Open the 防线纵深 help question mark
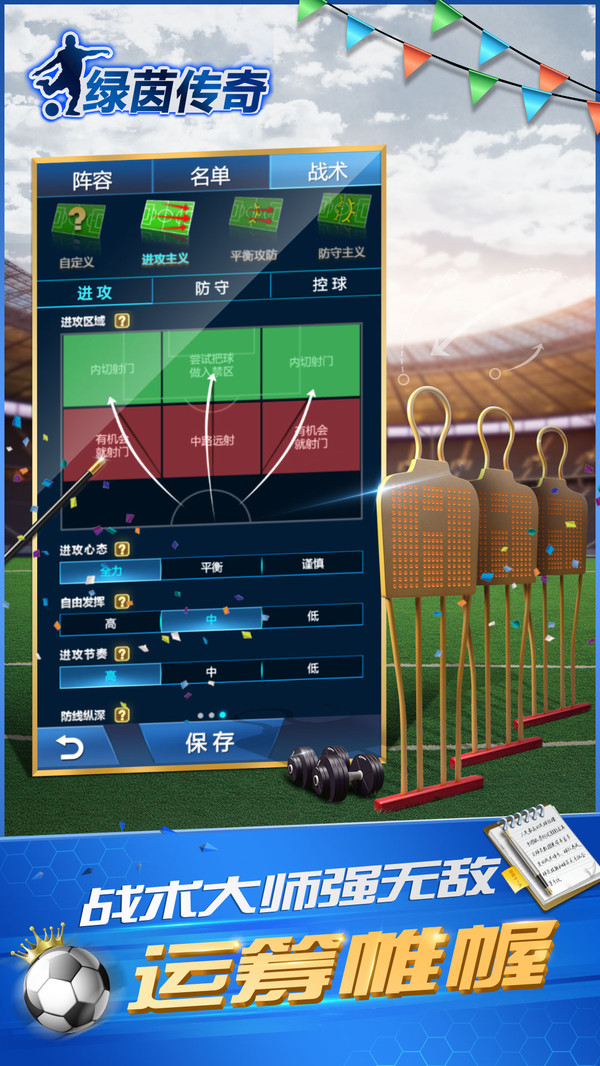 [x=122, y=714]
